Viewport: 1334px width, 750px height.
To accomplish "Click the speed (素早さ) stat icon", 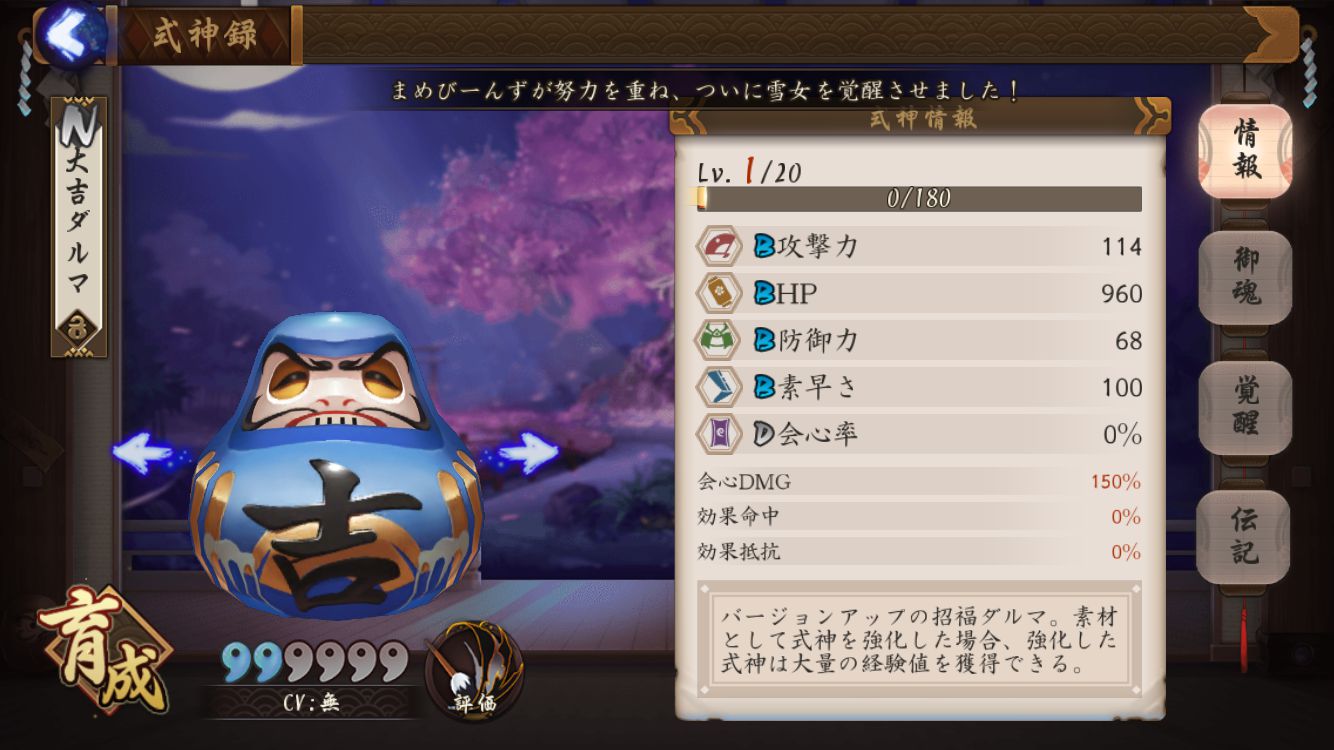I will coord(718,388).
